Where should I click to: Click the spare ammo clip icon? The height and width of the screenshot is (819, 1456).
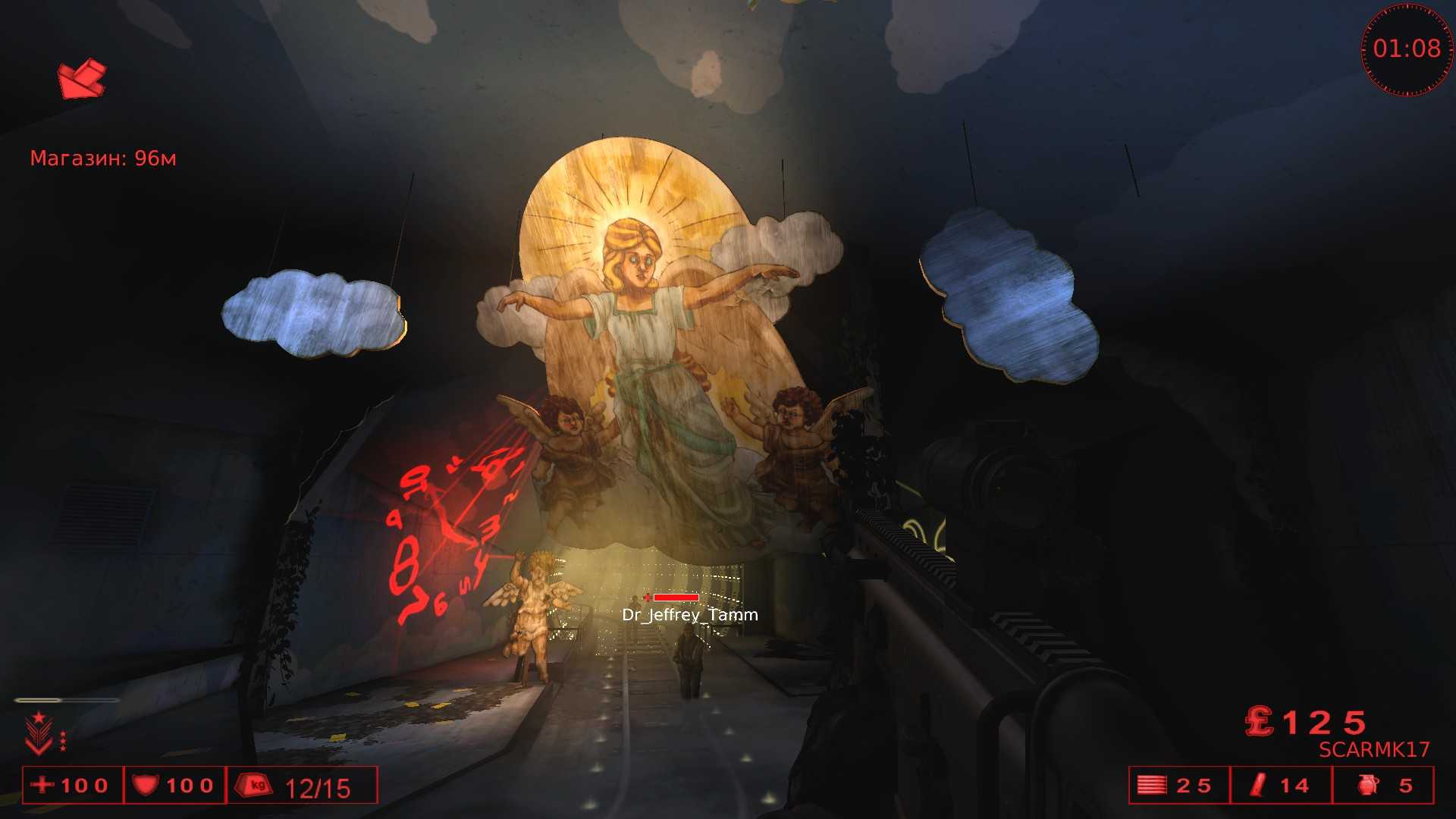pyautogui.click(x=1259, y=786)
